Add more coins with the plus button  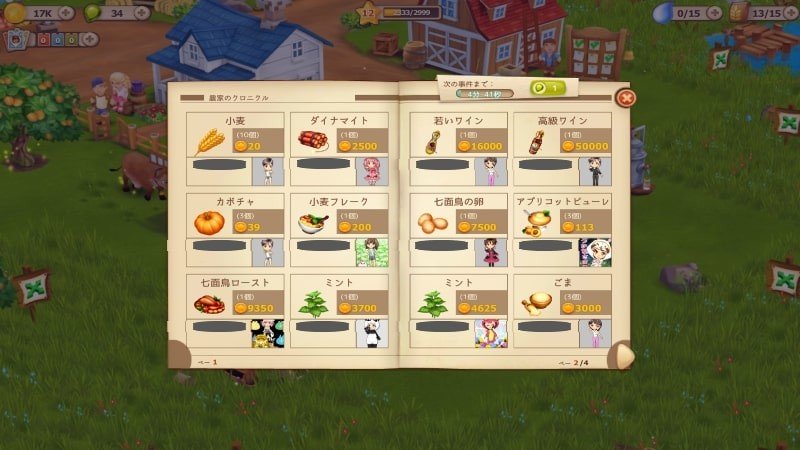coord(66,13)
